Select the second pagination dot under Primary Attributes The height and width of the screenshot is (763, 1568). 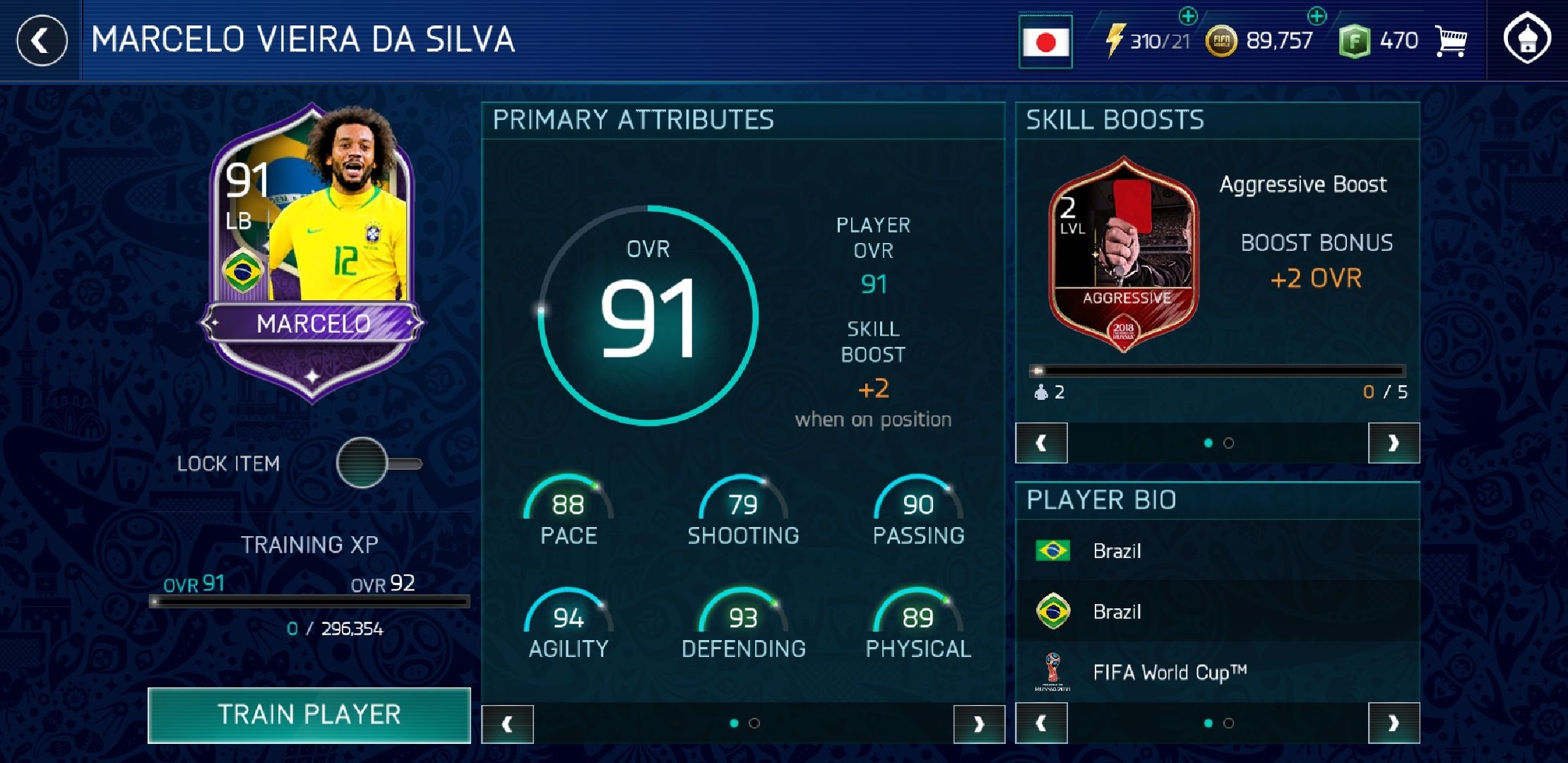[756, 723]
